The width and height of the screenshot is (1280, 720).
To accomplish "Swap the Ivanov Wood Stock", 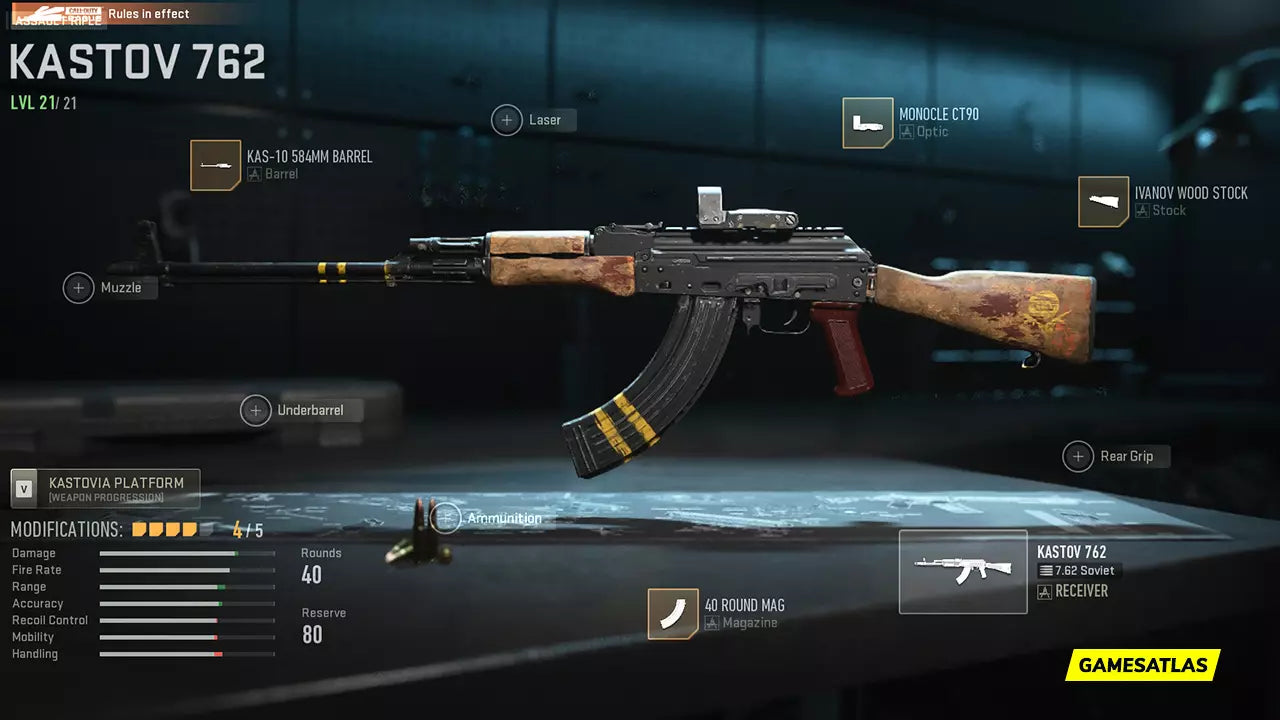I will (x=1103, y=202).
